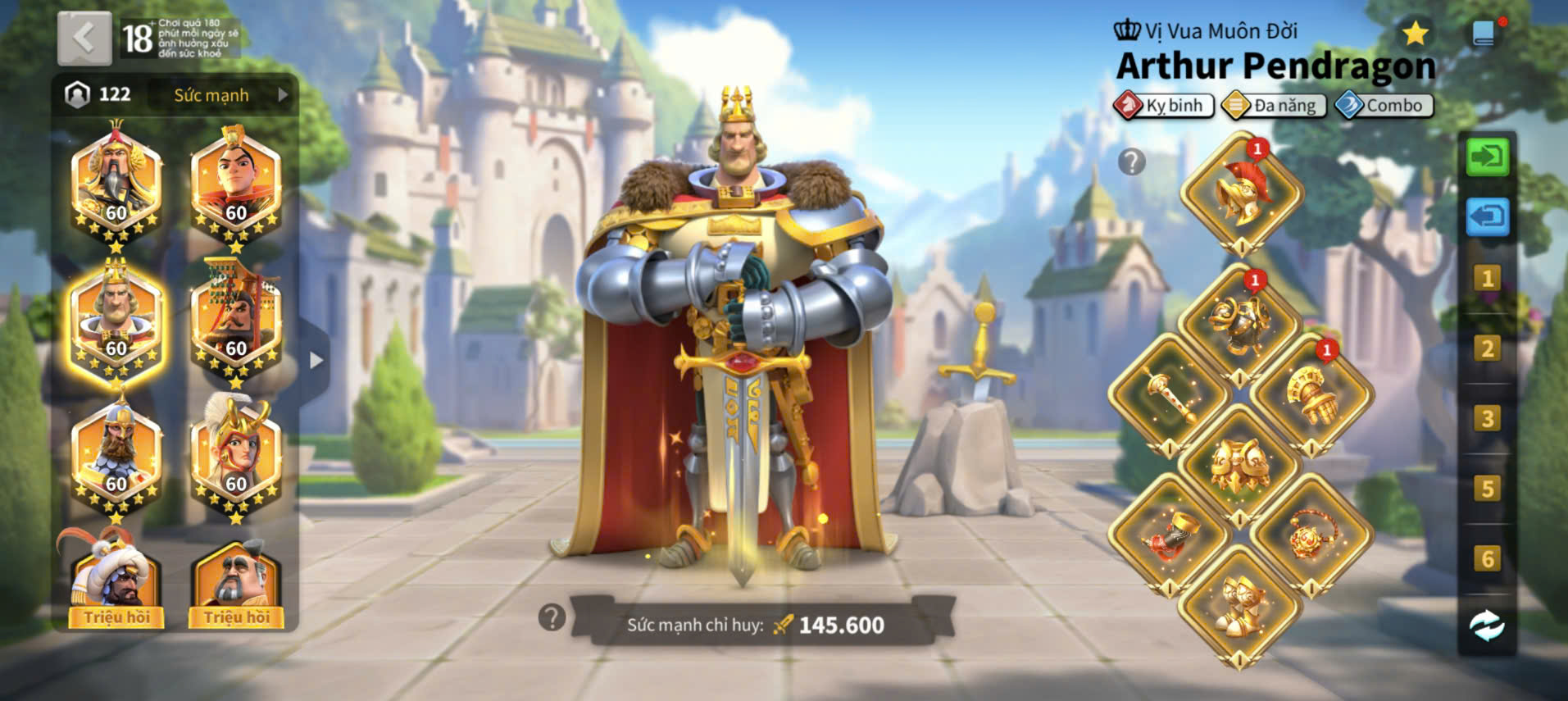
Task: Open the equipment help question mark
Action: (1131, 162)
